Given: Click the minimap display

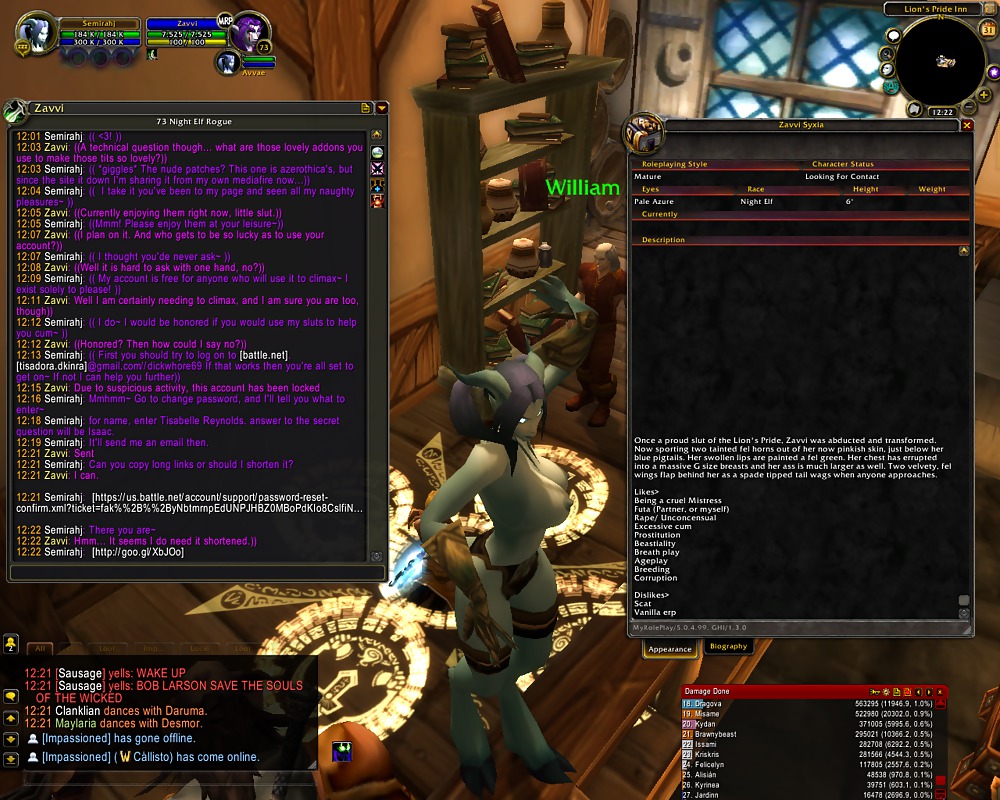Looking at the screenshot, I should (x=940, y=62).
